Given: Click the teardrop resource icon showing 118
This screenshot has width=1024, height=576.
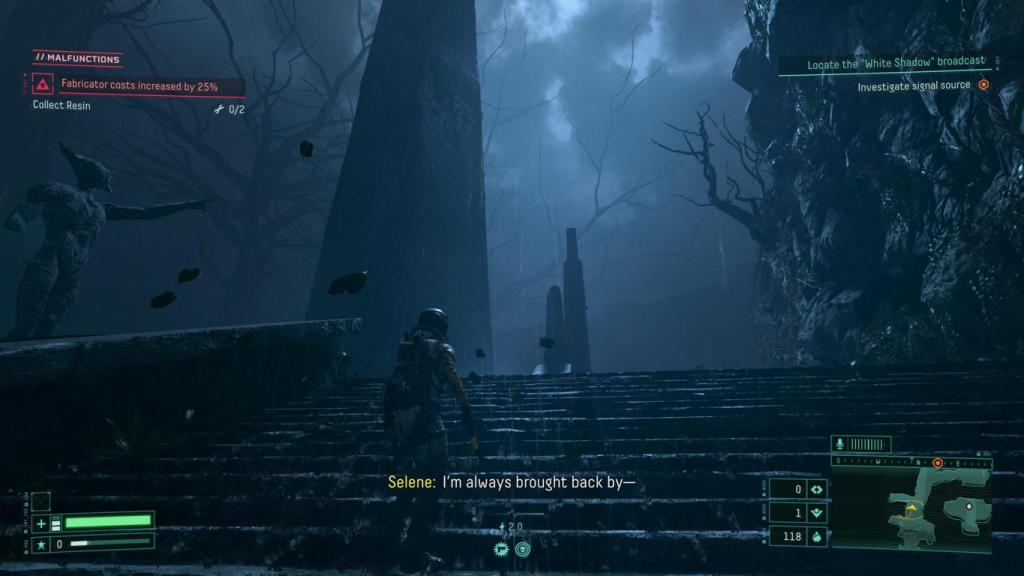Looking at the screenshot, I should tap(817, 538).
